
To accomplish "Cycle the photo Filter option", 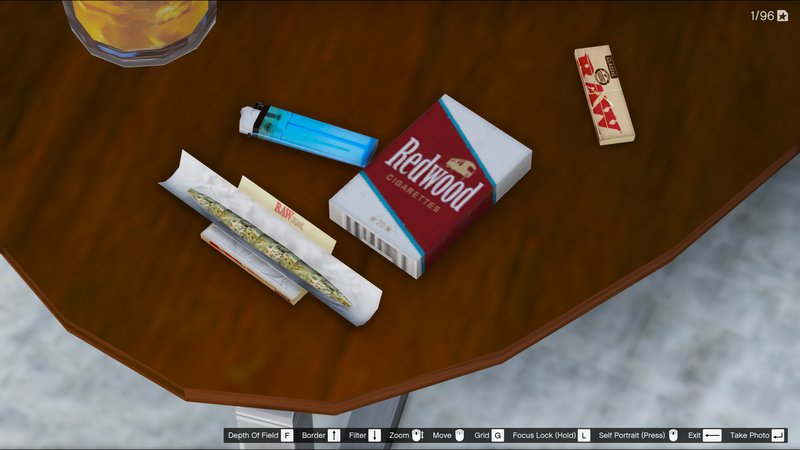I will [364, 435].
